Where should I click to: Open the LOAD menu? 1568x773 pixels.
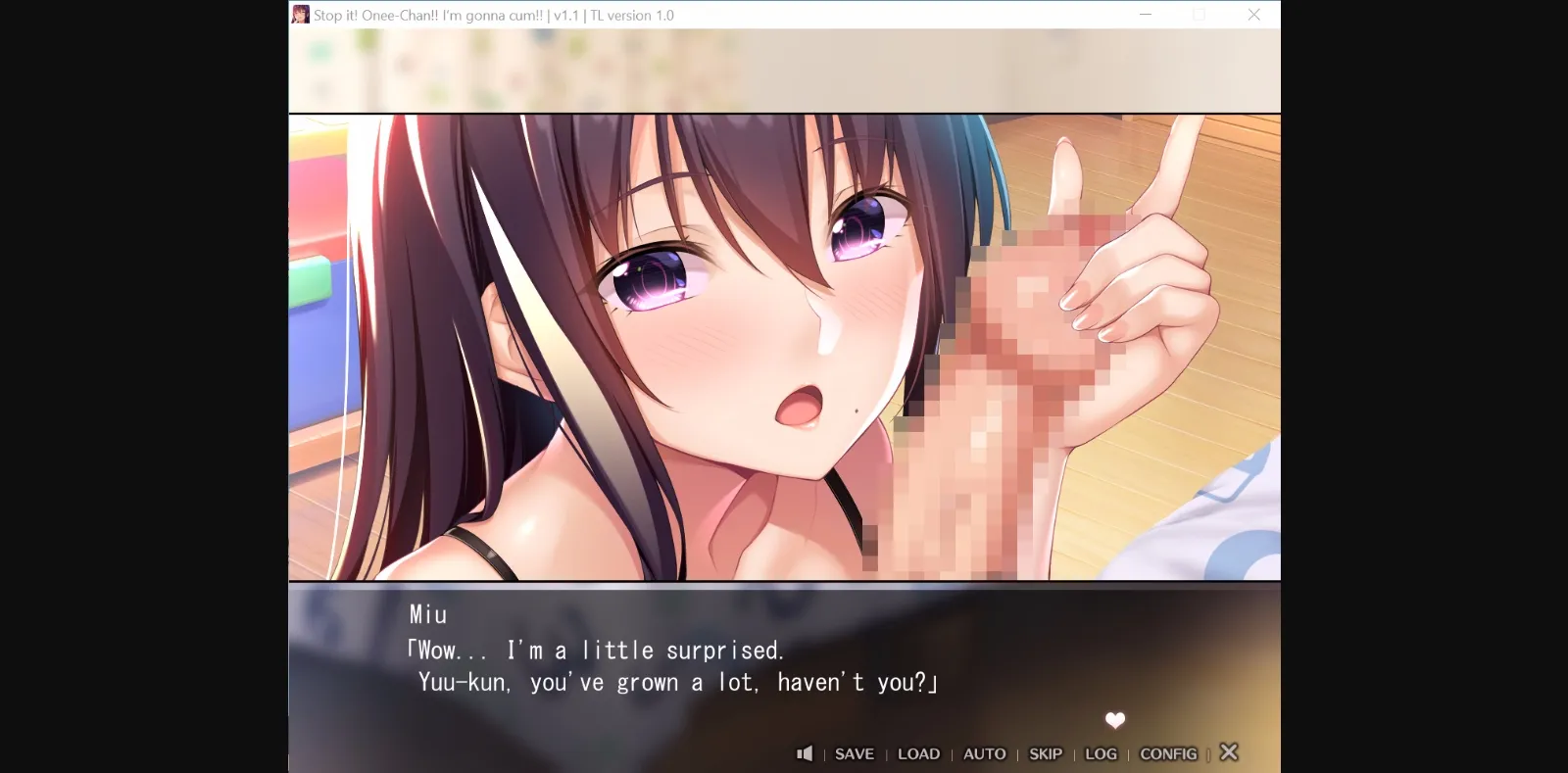[918, 753]
